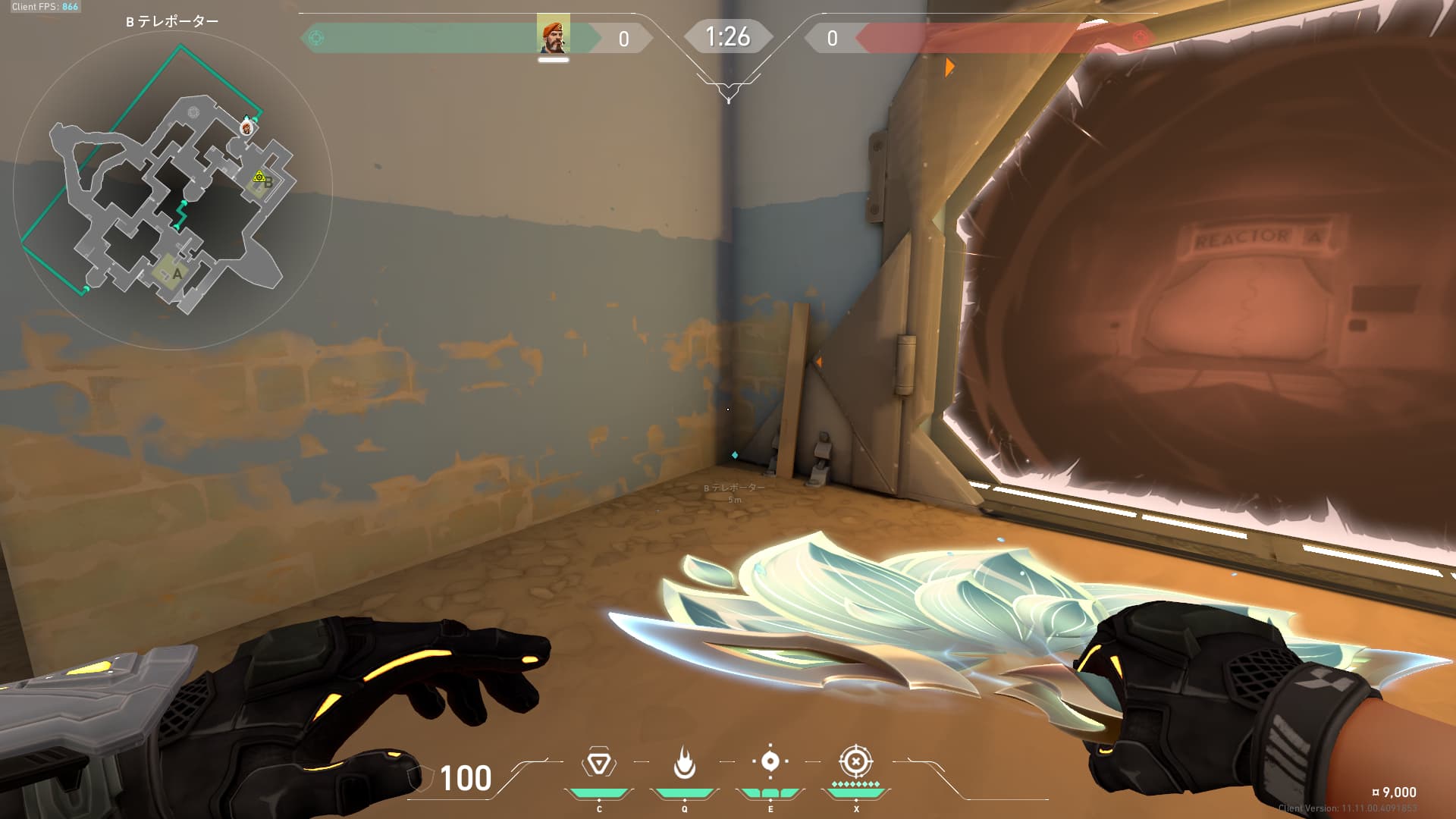Activate the X ultimate ability icon
Image resolution: width=1456 pixels, height=819 pixels.
coord(855,761)
